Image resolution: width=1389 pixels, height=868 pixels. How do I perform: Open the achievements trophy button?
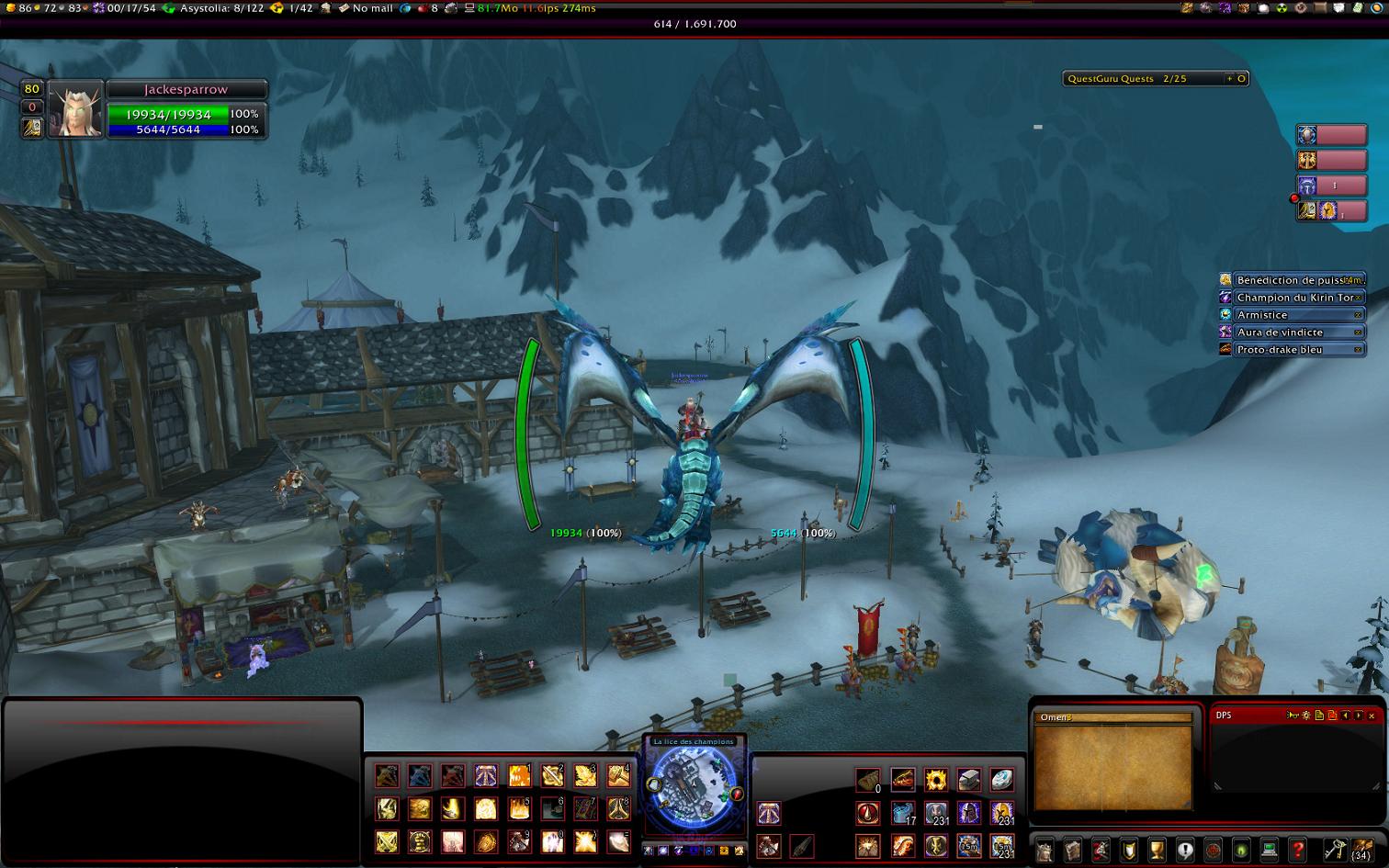coord(1157,850)
